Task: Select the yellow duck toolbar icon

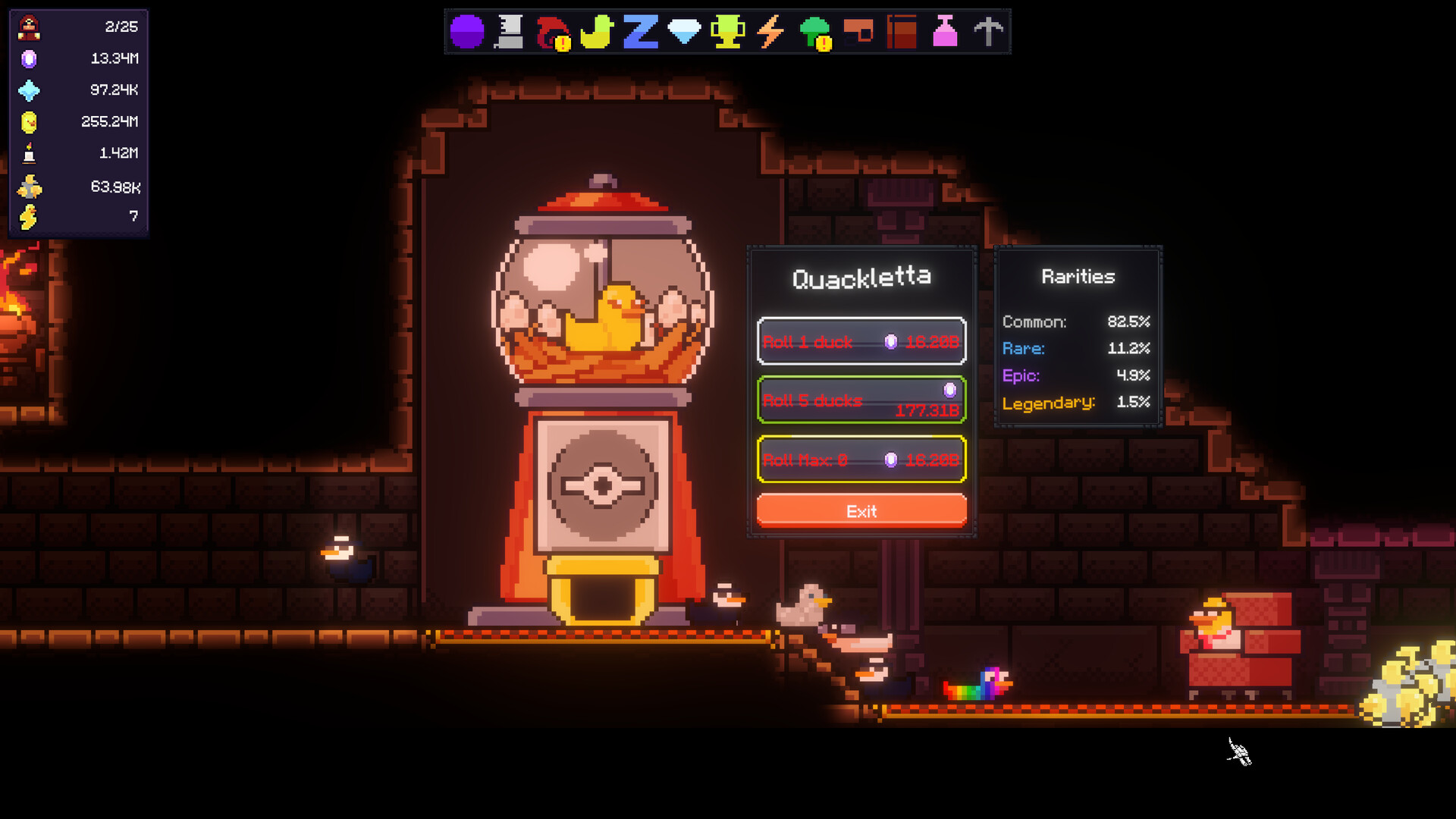Action: pyautogui.click(x=596, y=30)
